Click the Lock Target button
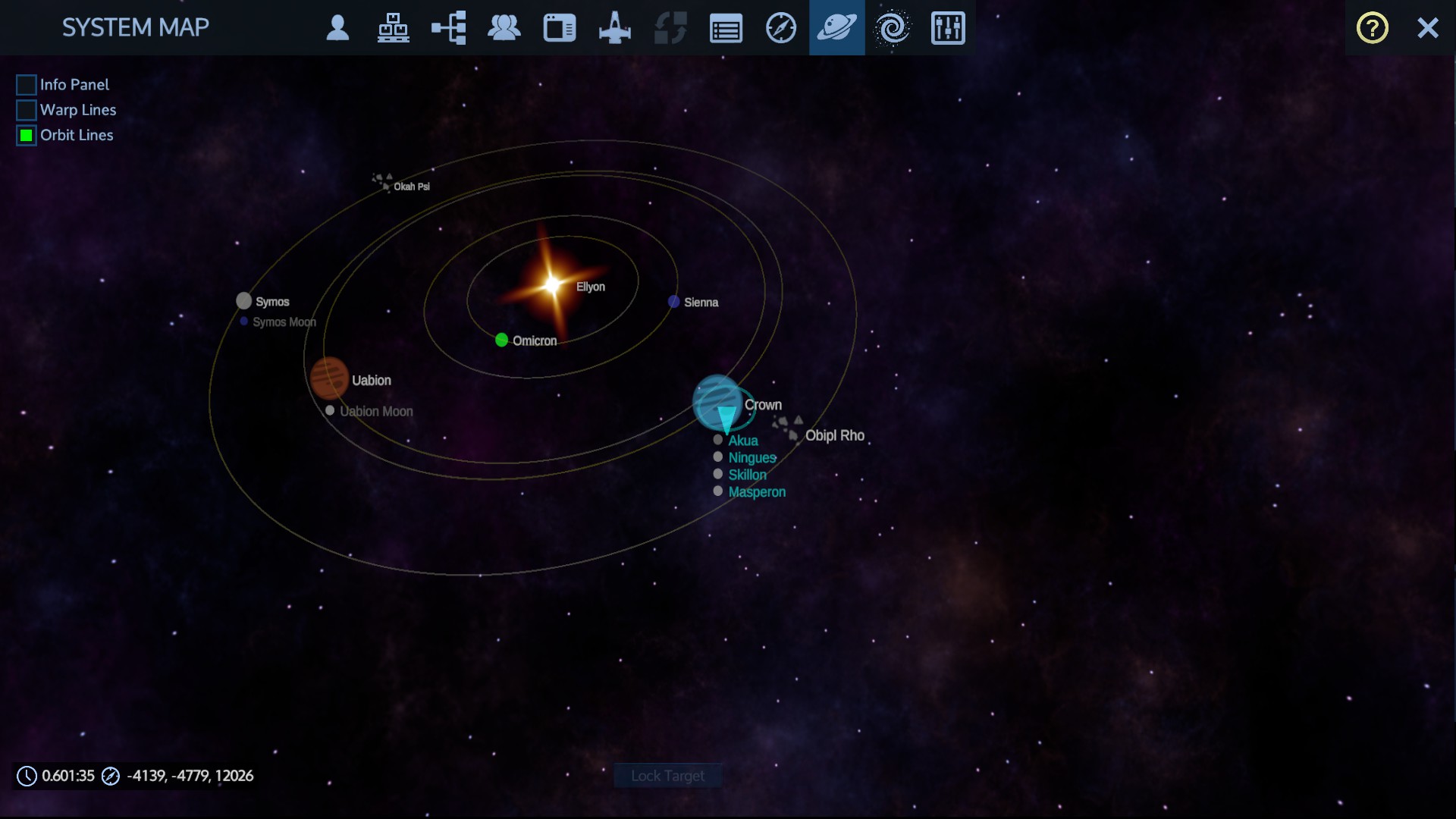The image size is (1456, 819). (667, 776)
